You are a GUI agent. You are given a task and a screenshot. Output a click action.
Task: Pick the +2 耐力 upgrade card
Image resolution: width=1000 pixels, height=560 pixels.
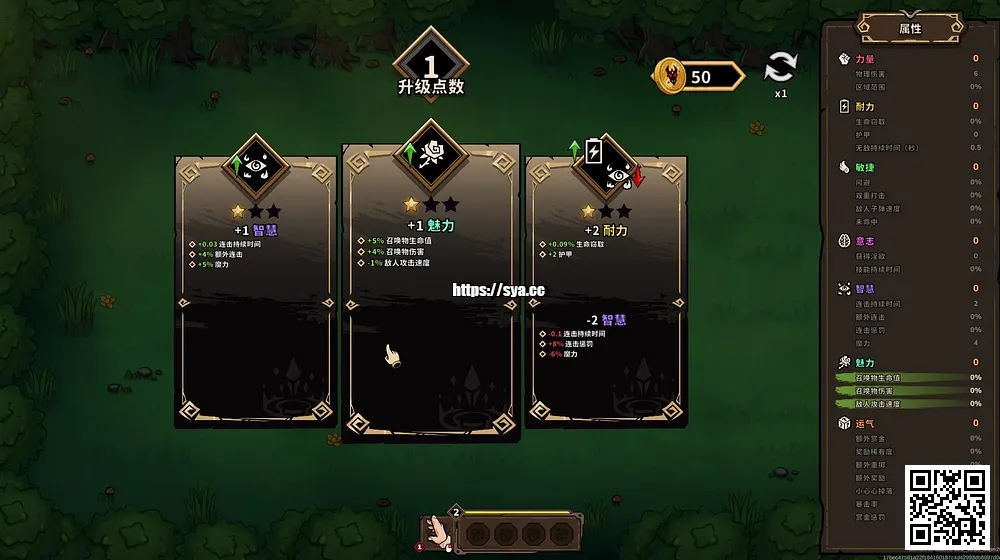click(x=606, y=290)
